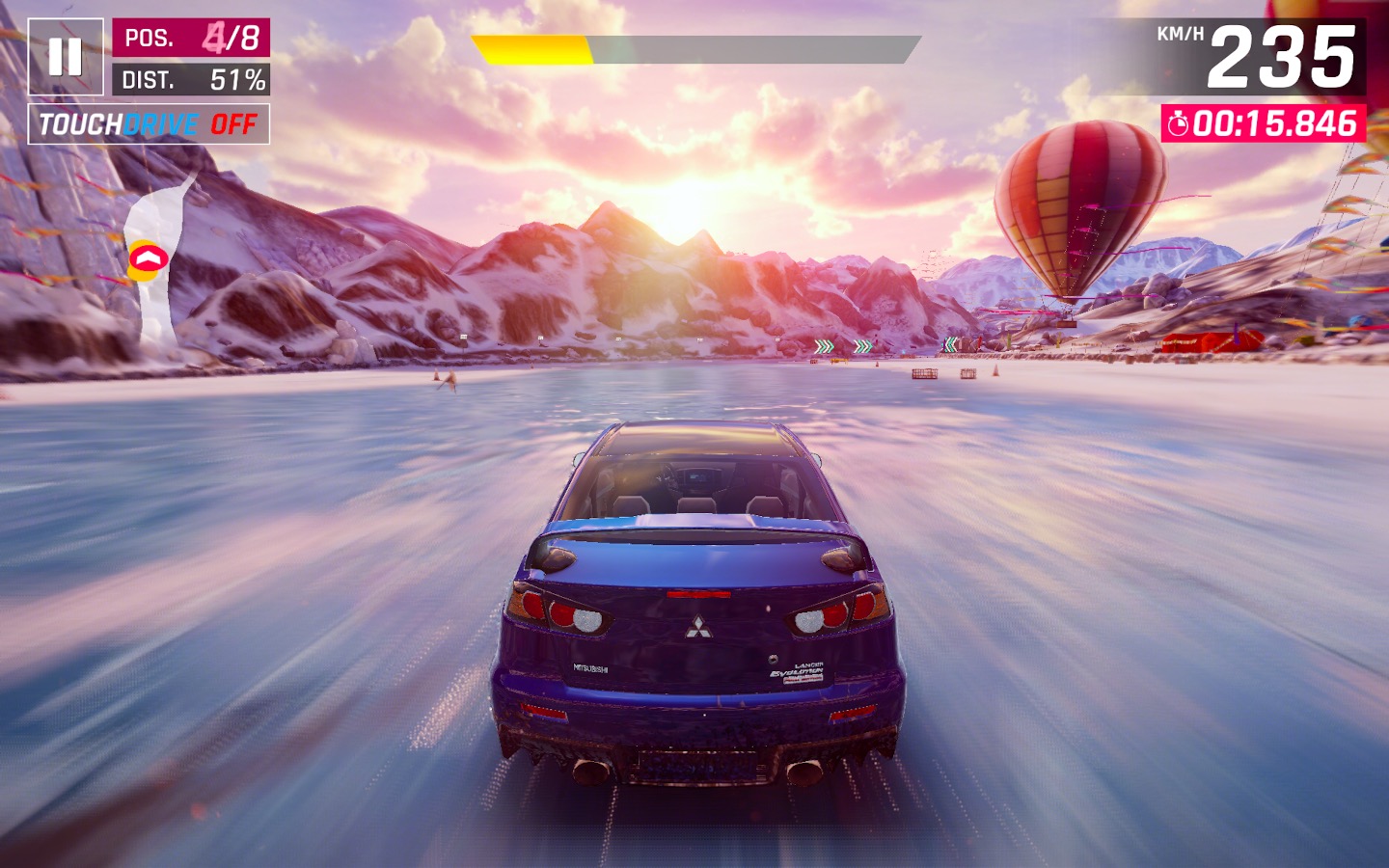Screen dimensions: 1389x868
Task: Toggle the TouchDrive OFF switch
Action: pyautogui.click(x=149, y=124)
